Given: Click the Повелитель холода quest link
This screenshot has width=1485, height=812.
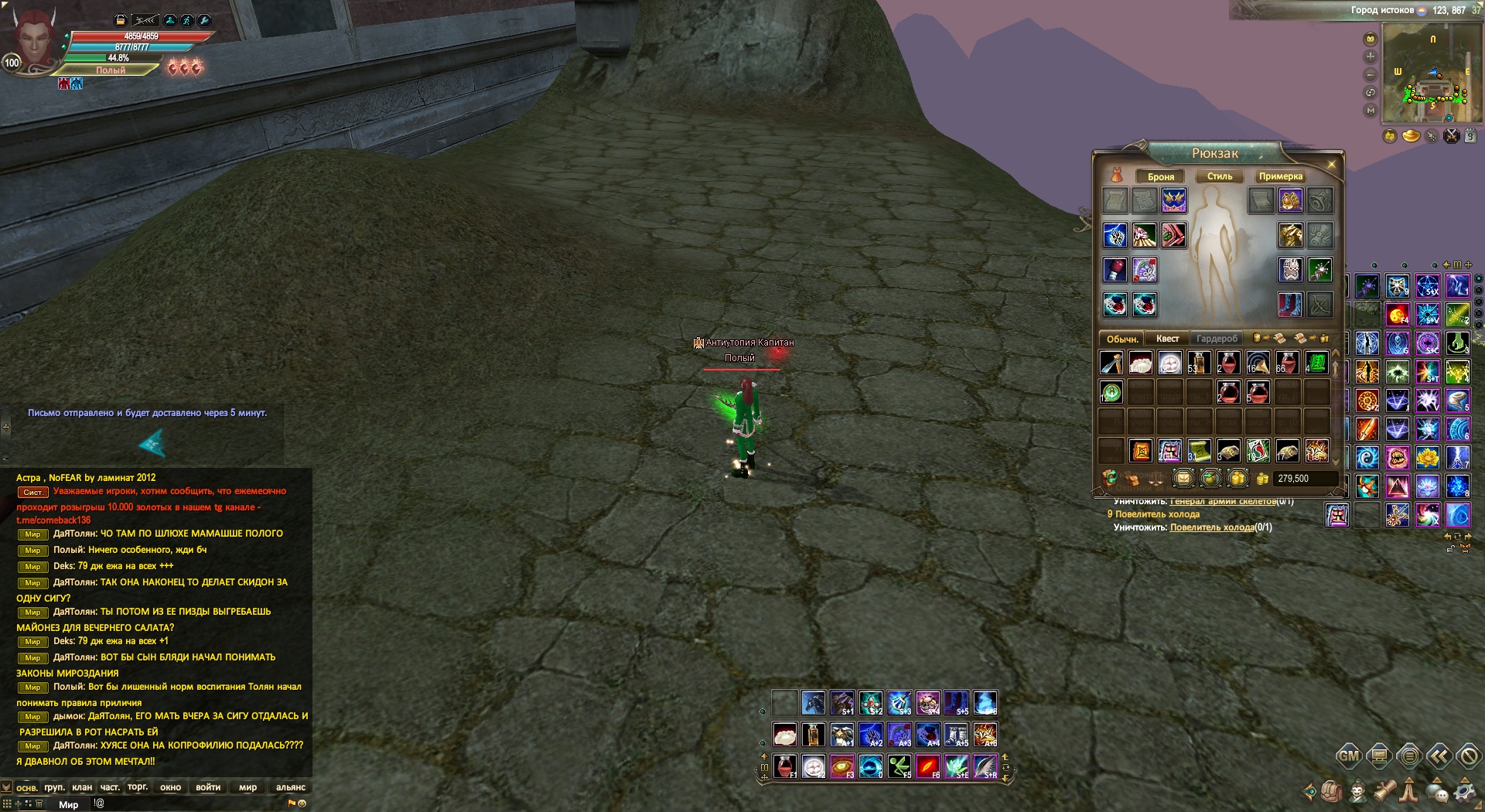Looking at the screenshot, I should pos(1211,527).
